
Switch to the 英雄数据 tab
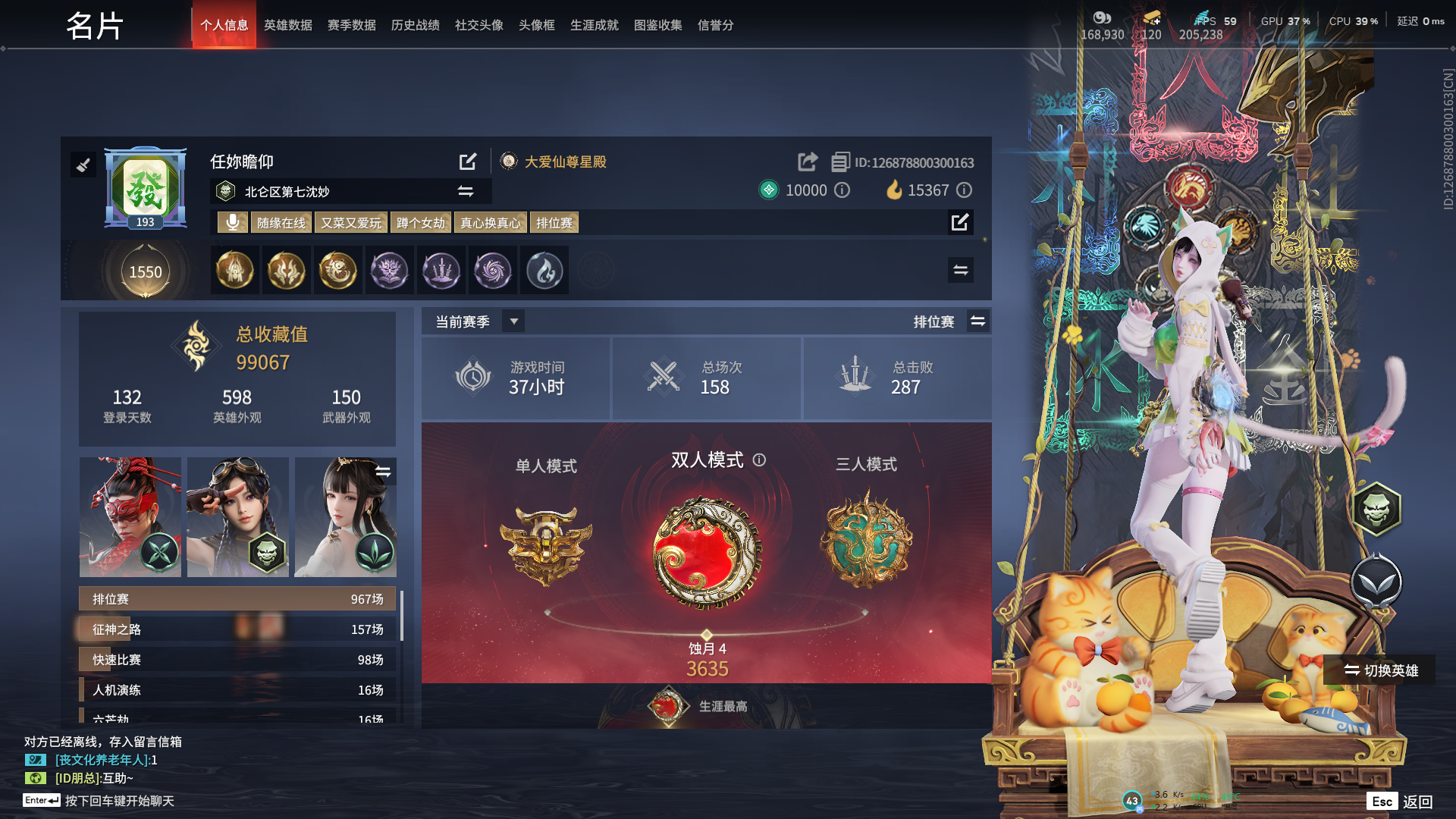(287, 25)
